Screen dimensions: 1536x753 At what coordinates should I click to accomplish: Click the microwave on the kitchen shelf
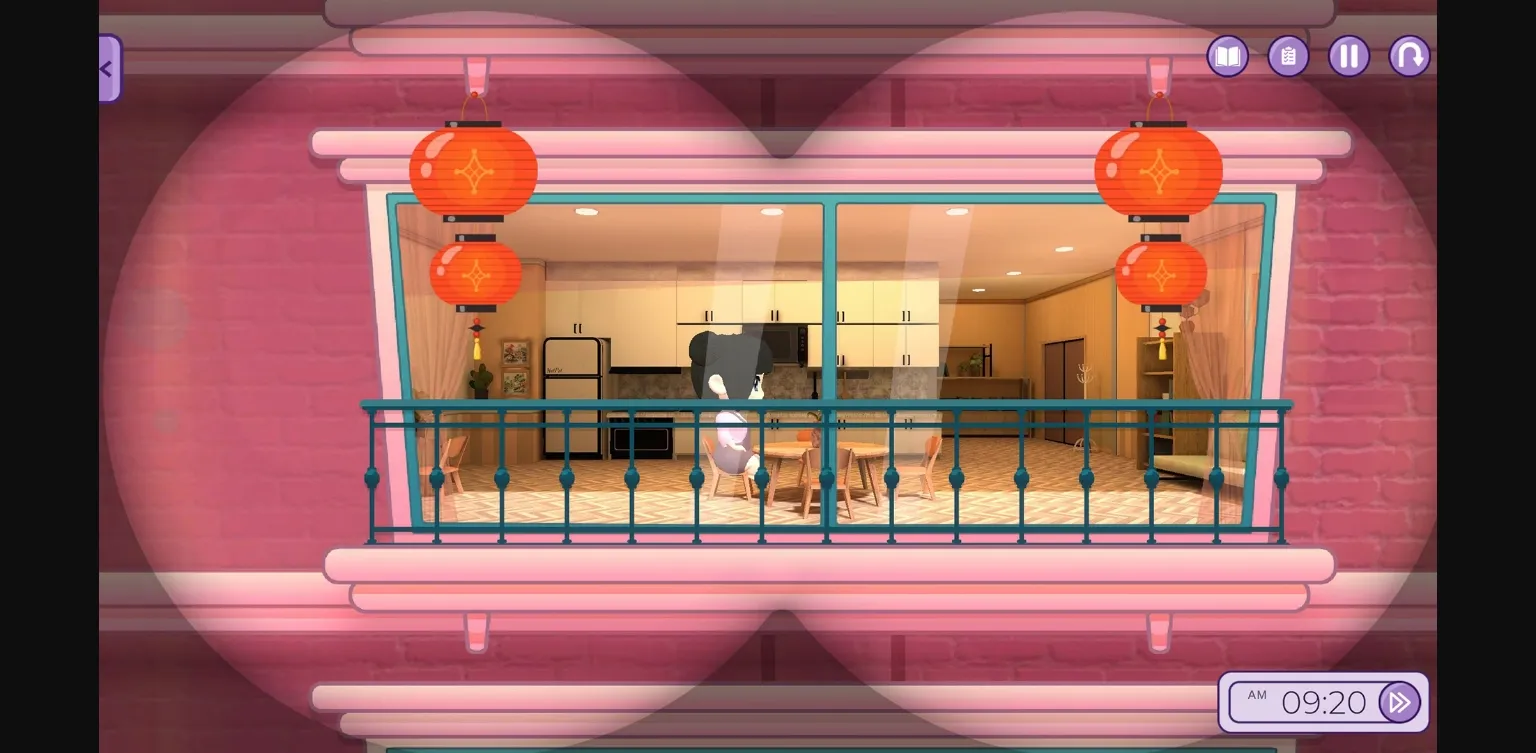coord(782,345)
